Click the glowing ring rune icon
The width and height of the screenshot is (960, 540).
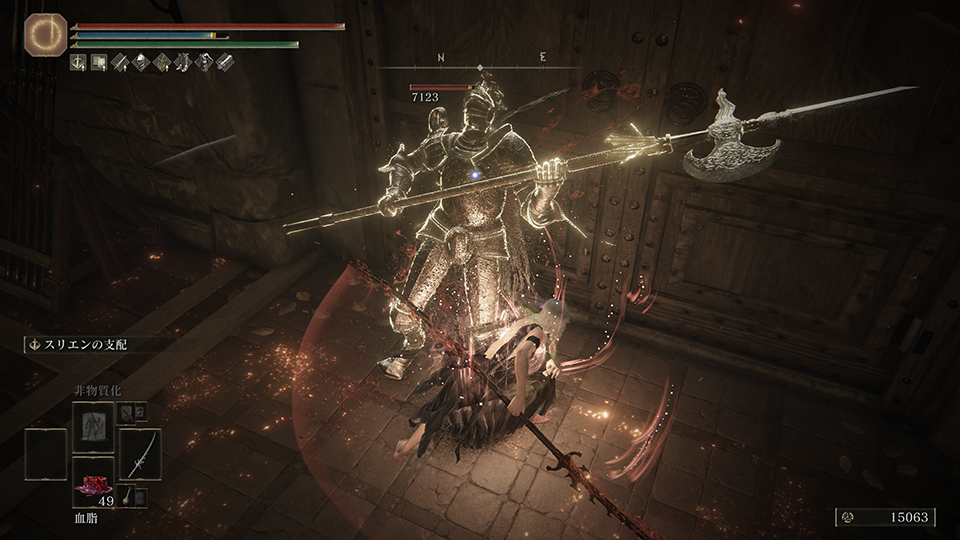click(46, 34)
